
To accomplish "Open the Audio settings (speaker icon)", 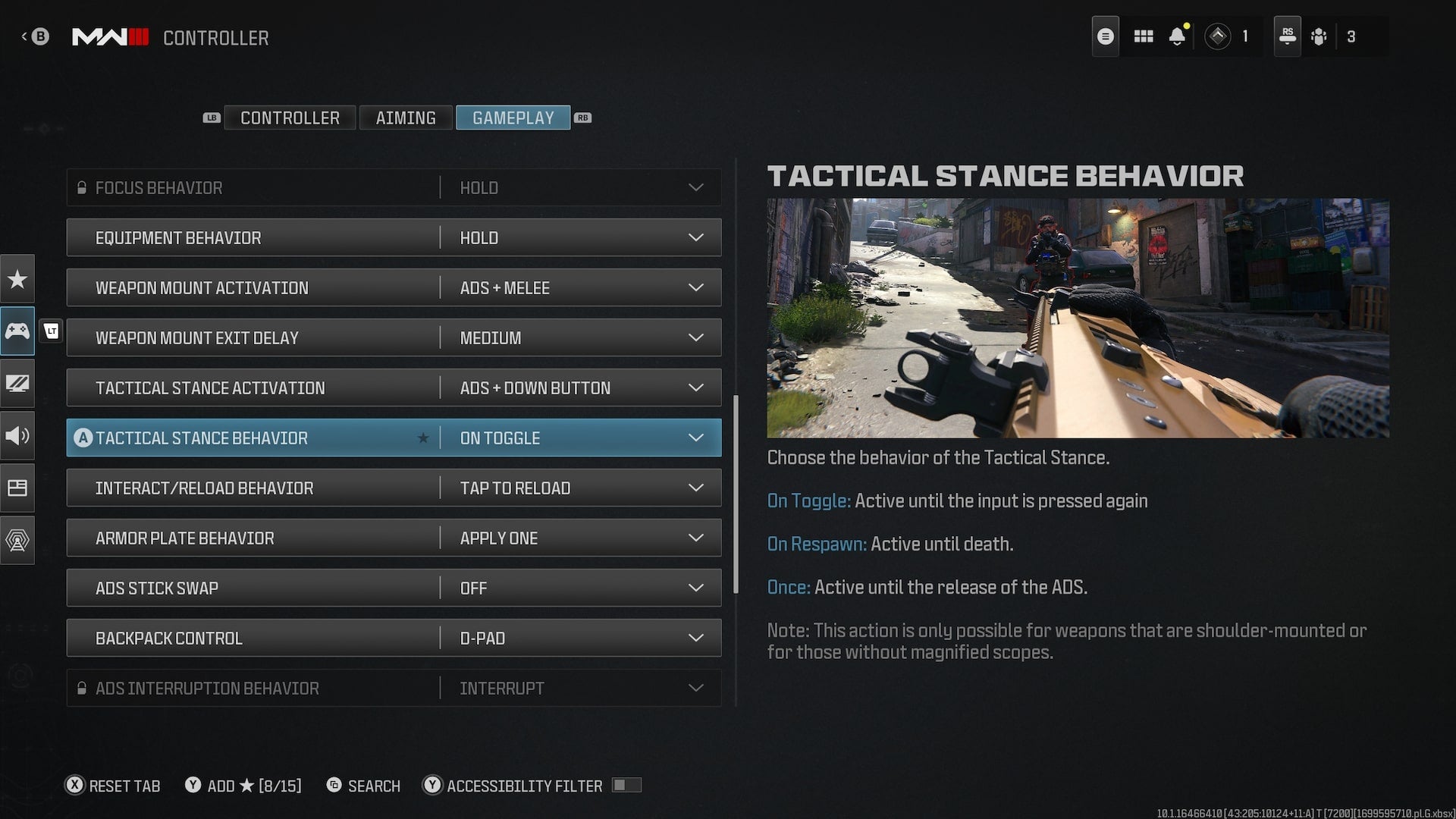I will pos(17,436).
